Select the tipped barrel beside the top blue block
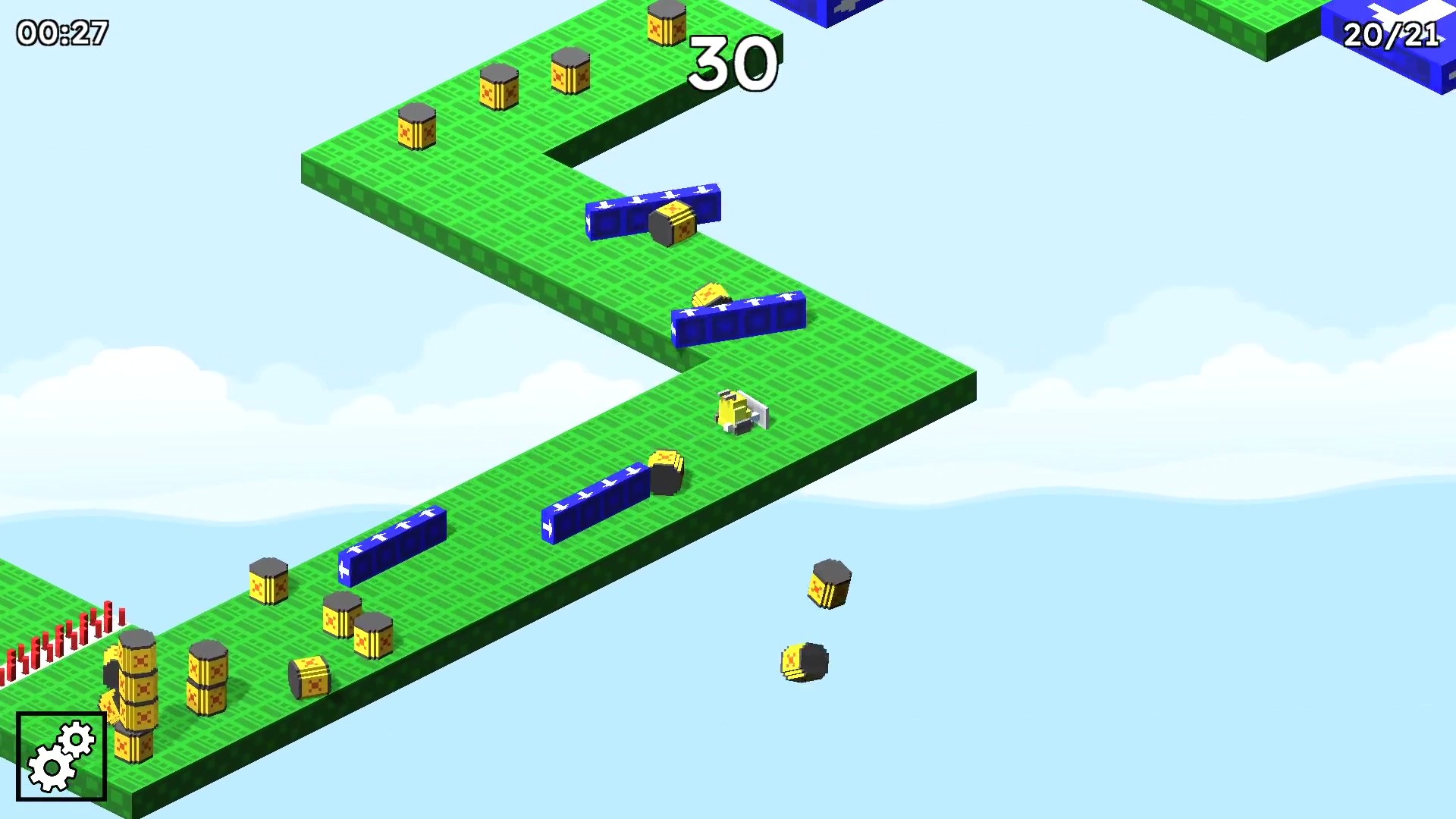Image resolution: width=1456 pixels, height=819 pixels. tap(673, 224)
